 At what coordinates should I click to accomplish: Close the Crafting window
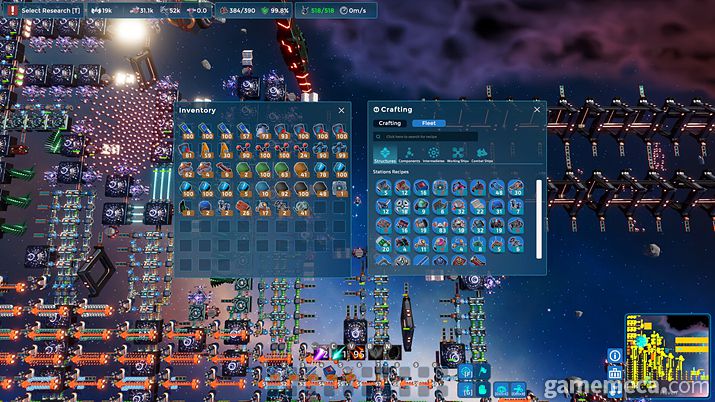pyautogui.click(x=537, y=109)
